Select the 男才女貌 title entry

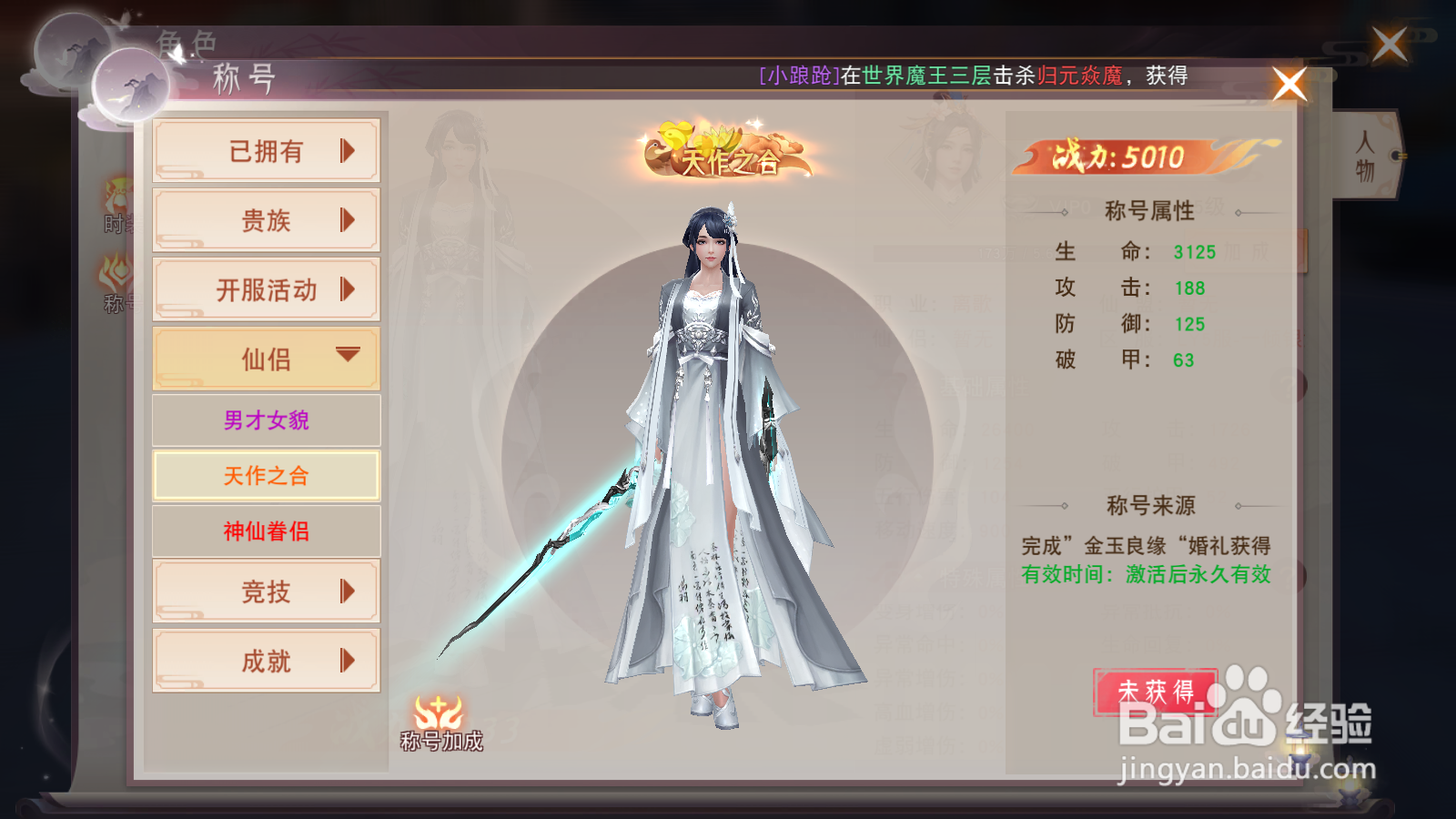tap(266, 420)
